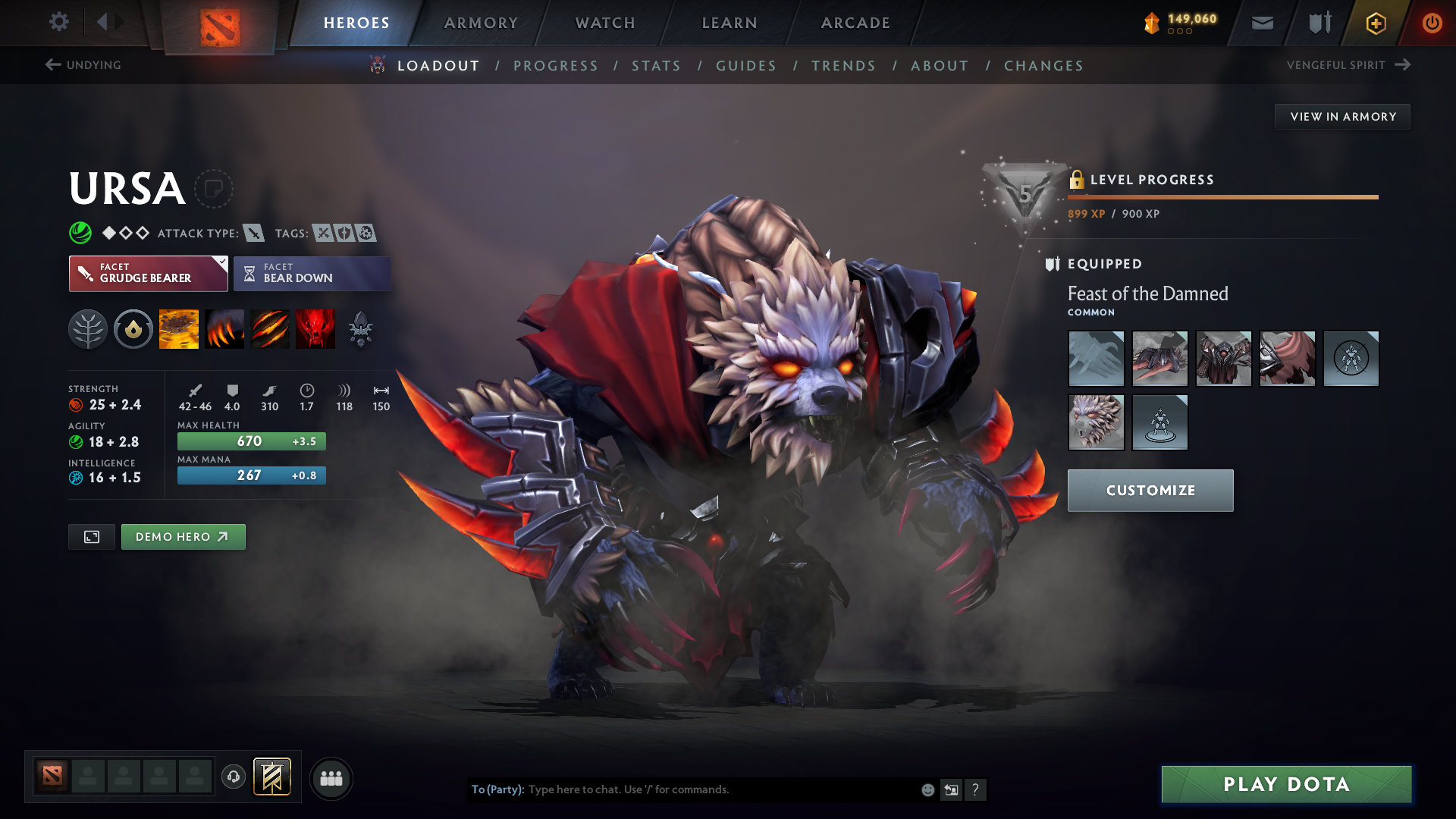Select the Earthshock ability icon

click(x=179, y=329)
